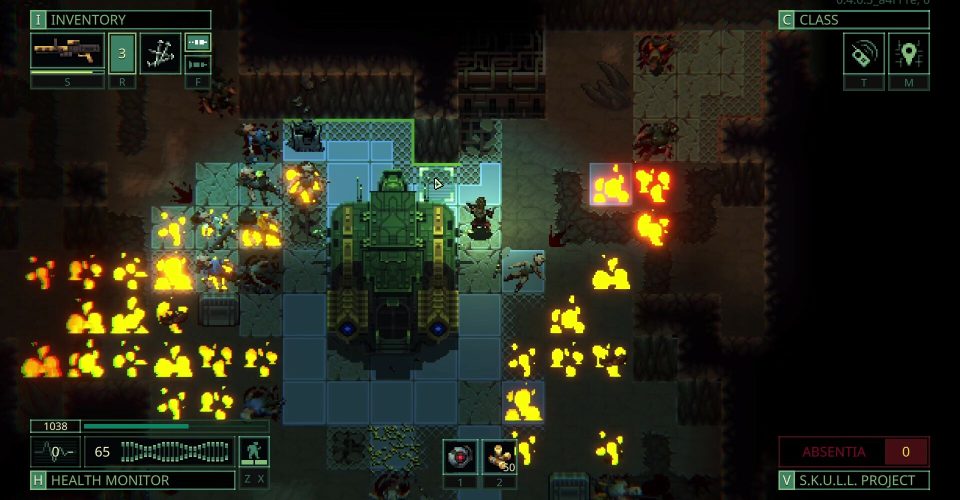This screenshot has width=960, height=500.
Task: Open the S.K.U.L.L. Project panel
Action: tap(853, 480)
